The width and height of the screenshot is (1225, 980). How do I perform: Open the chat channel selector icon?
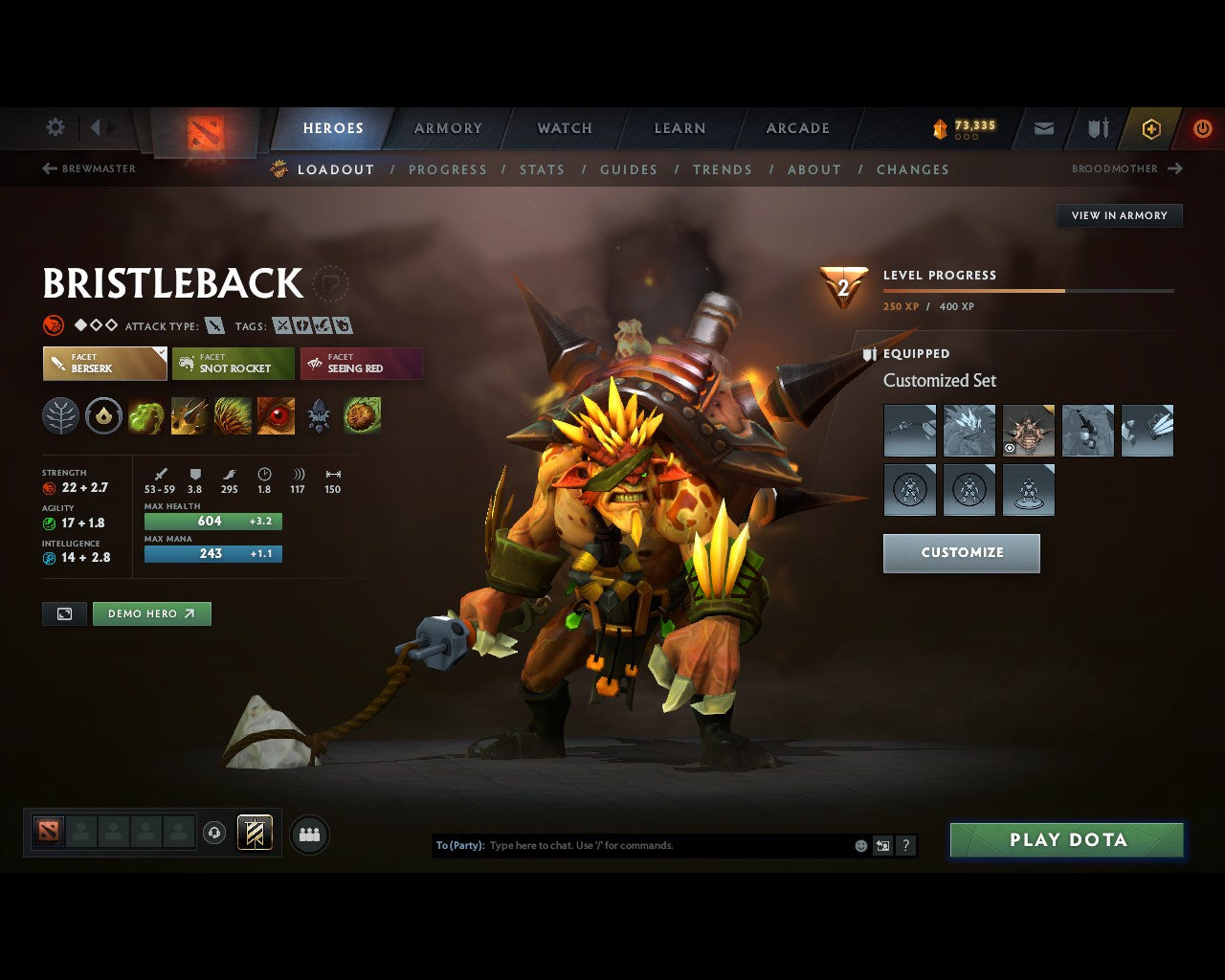(x=881, y=845)
